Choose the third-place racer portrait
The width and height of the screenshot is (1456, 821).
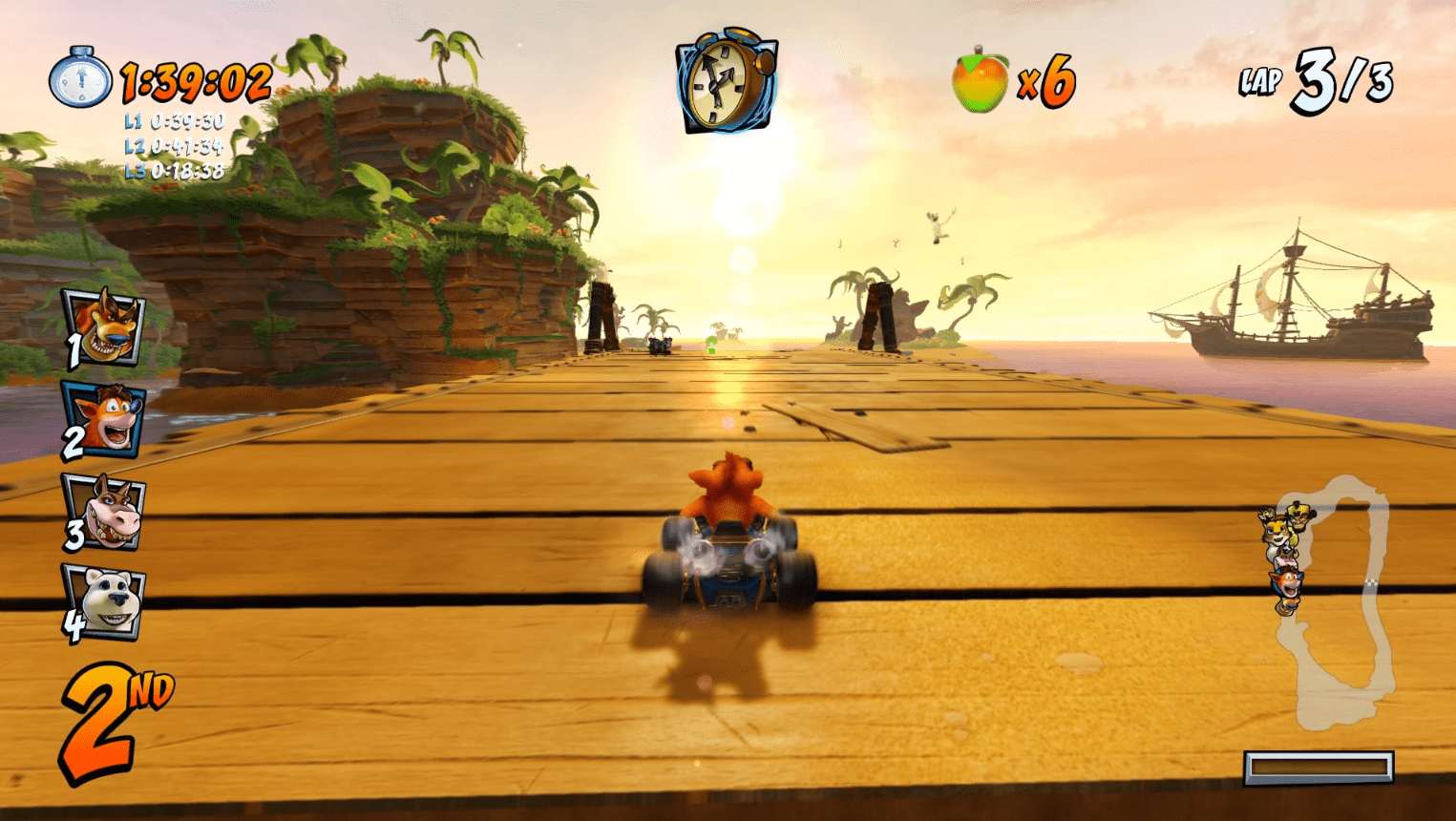(107, 513)
